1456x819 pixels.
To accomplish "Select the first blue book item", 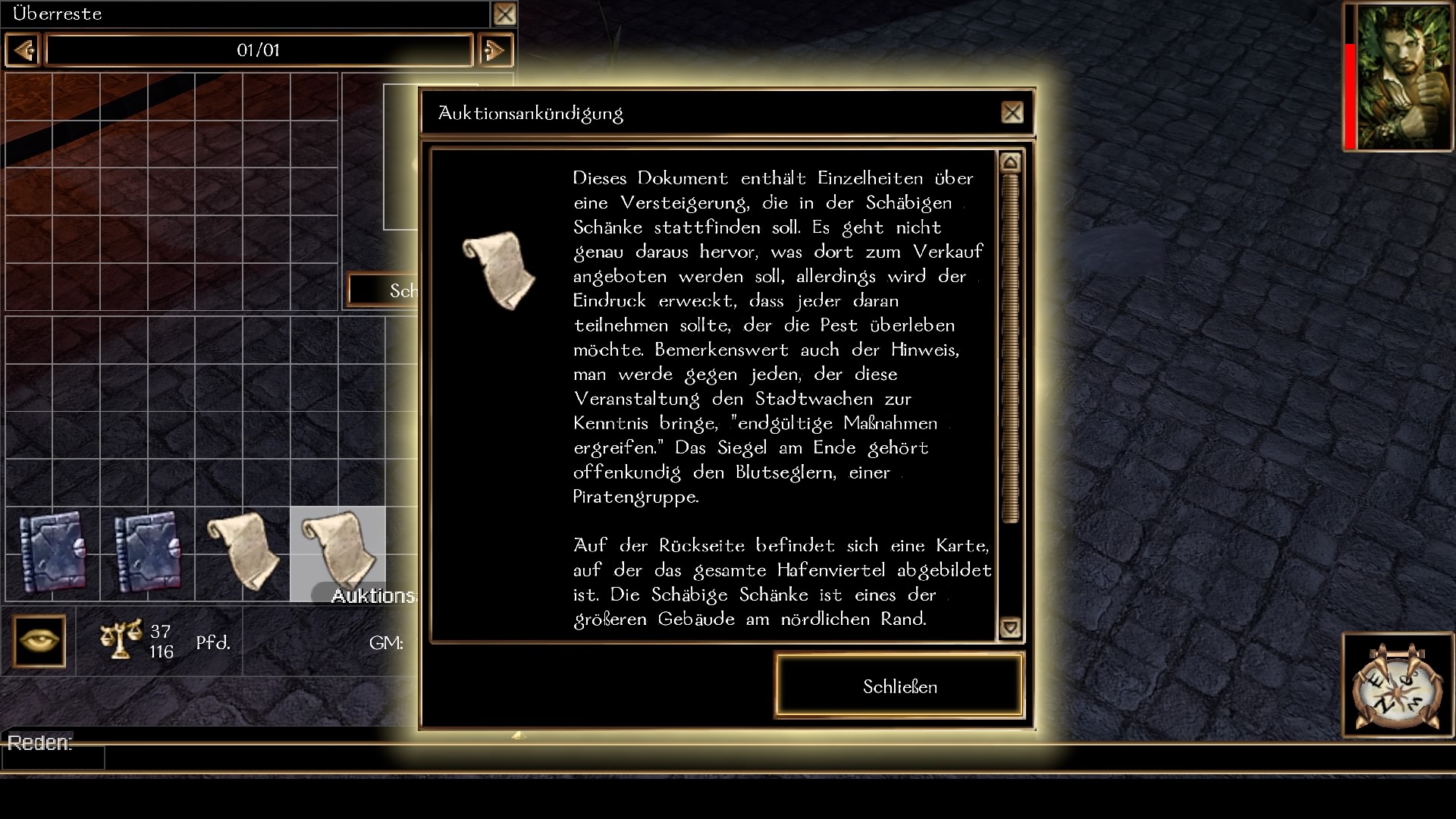I will [52, 553].
